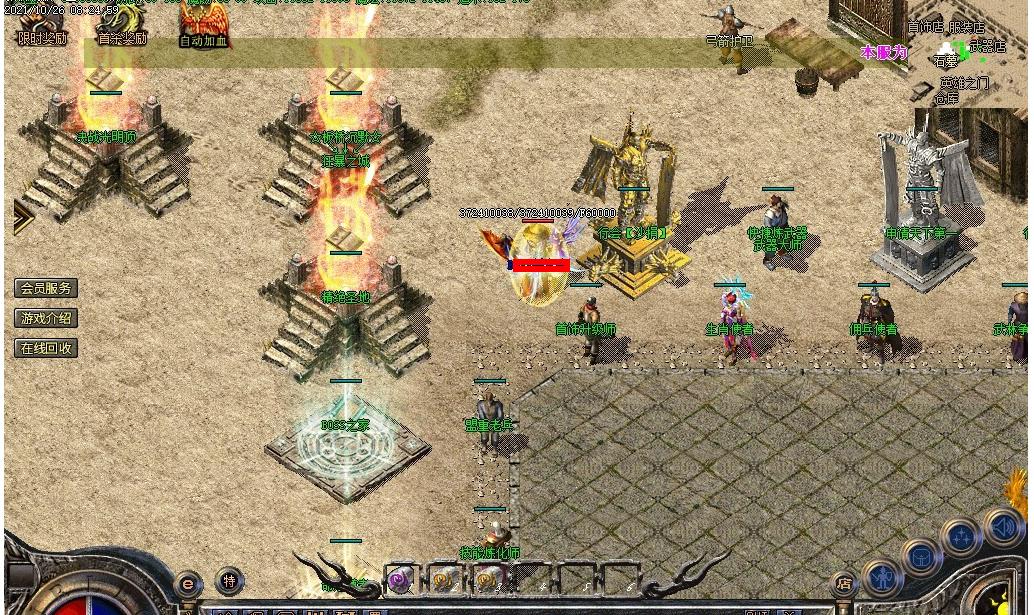
Task: Open the 在线回收 online recycle button
Action: click(x=46, y=348)
